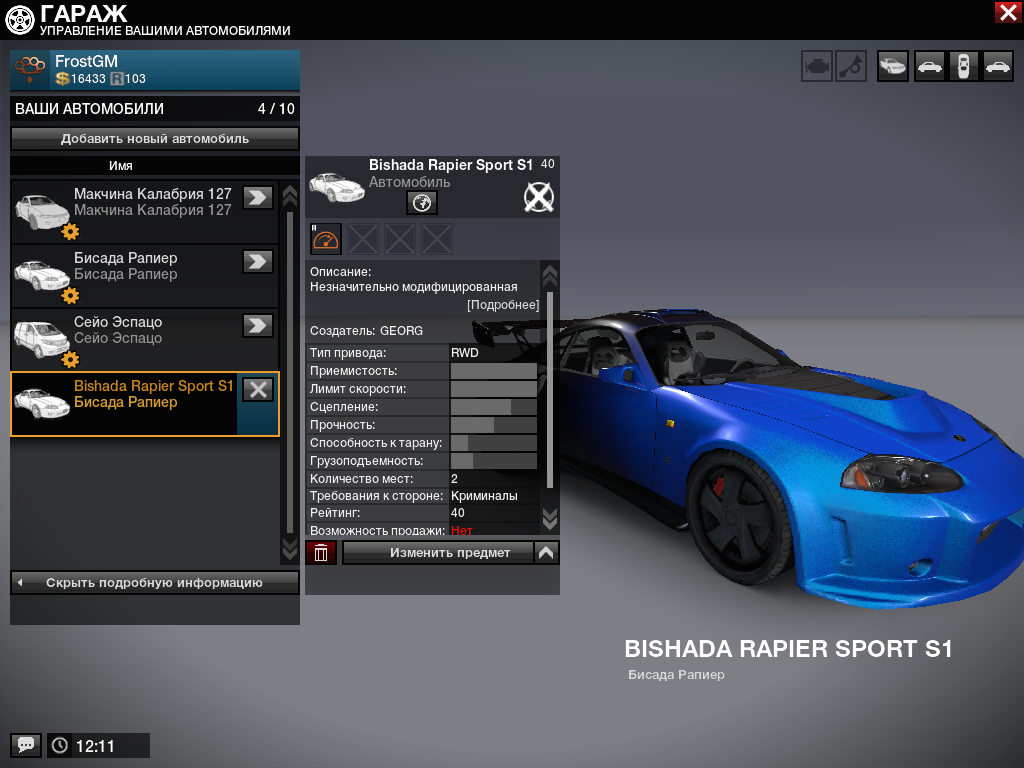Open the '[Подробнее]' description link
1024x768 pixels.
click(503, 305)
